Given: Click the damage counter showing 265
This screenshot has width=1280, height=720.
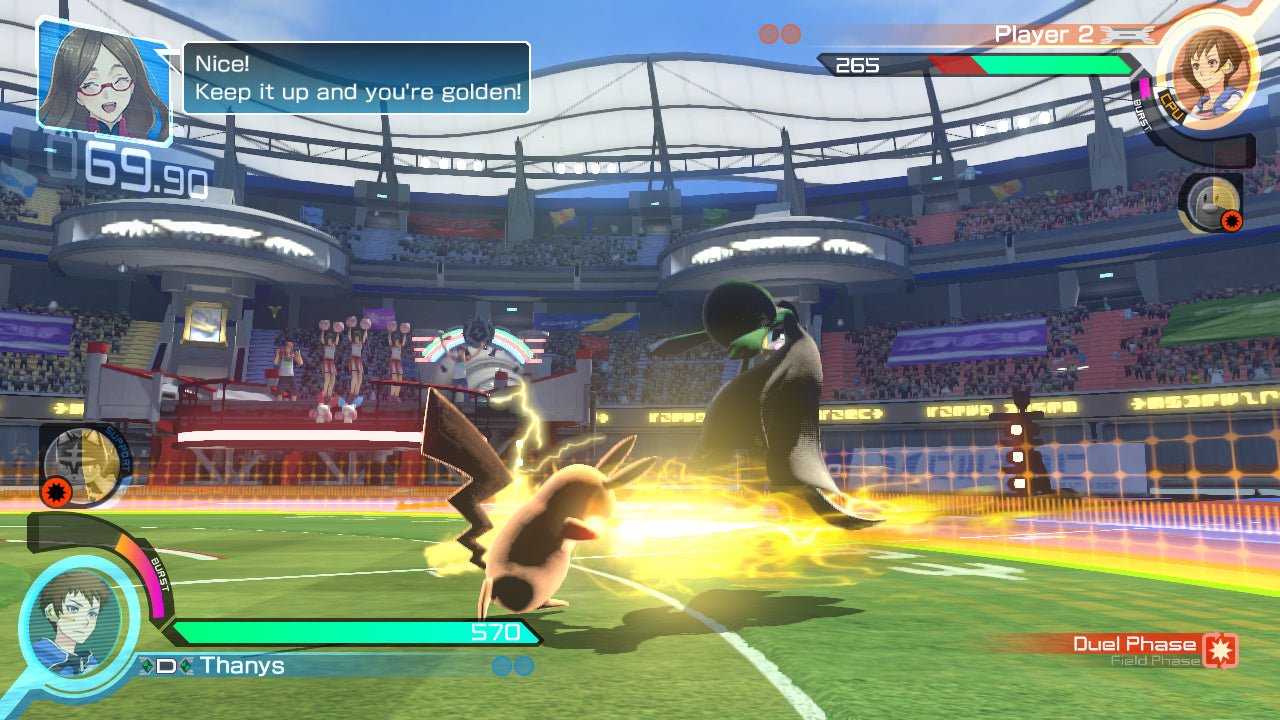Looking at the screenshot, I should tap(860, 66).
